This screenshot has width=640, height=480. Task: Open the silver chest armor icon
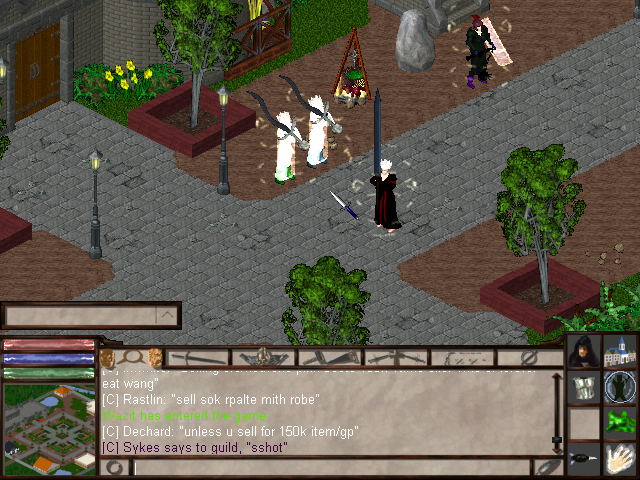pyautogui.click(x=584, y=388)
